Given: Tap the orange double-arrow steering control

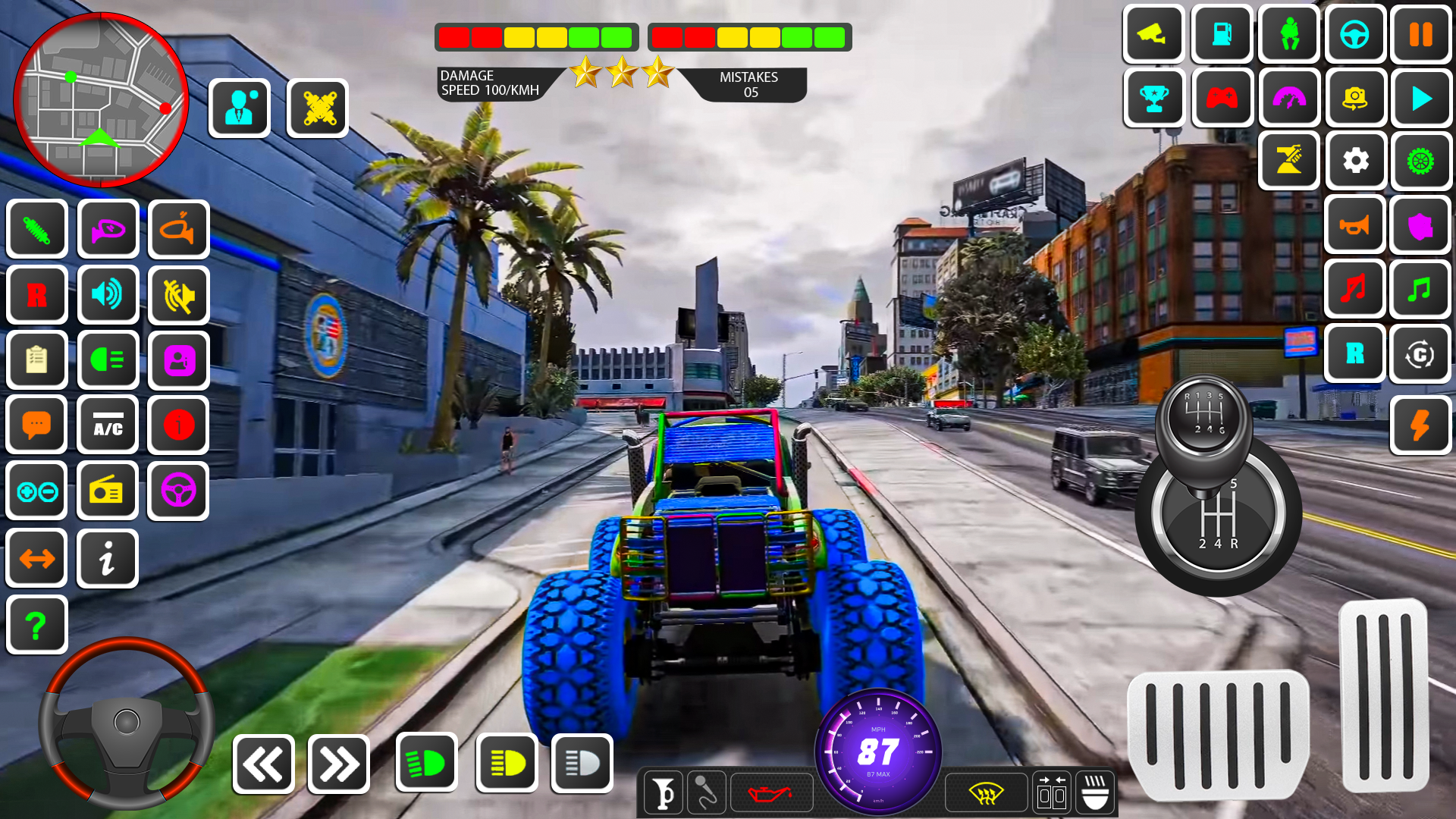Looking at the screenshot, I should pyautogui.click(x=36, y=558).
